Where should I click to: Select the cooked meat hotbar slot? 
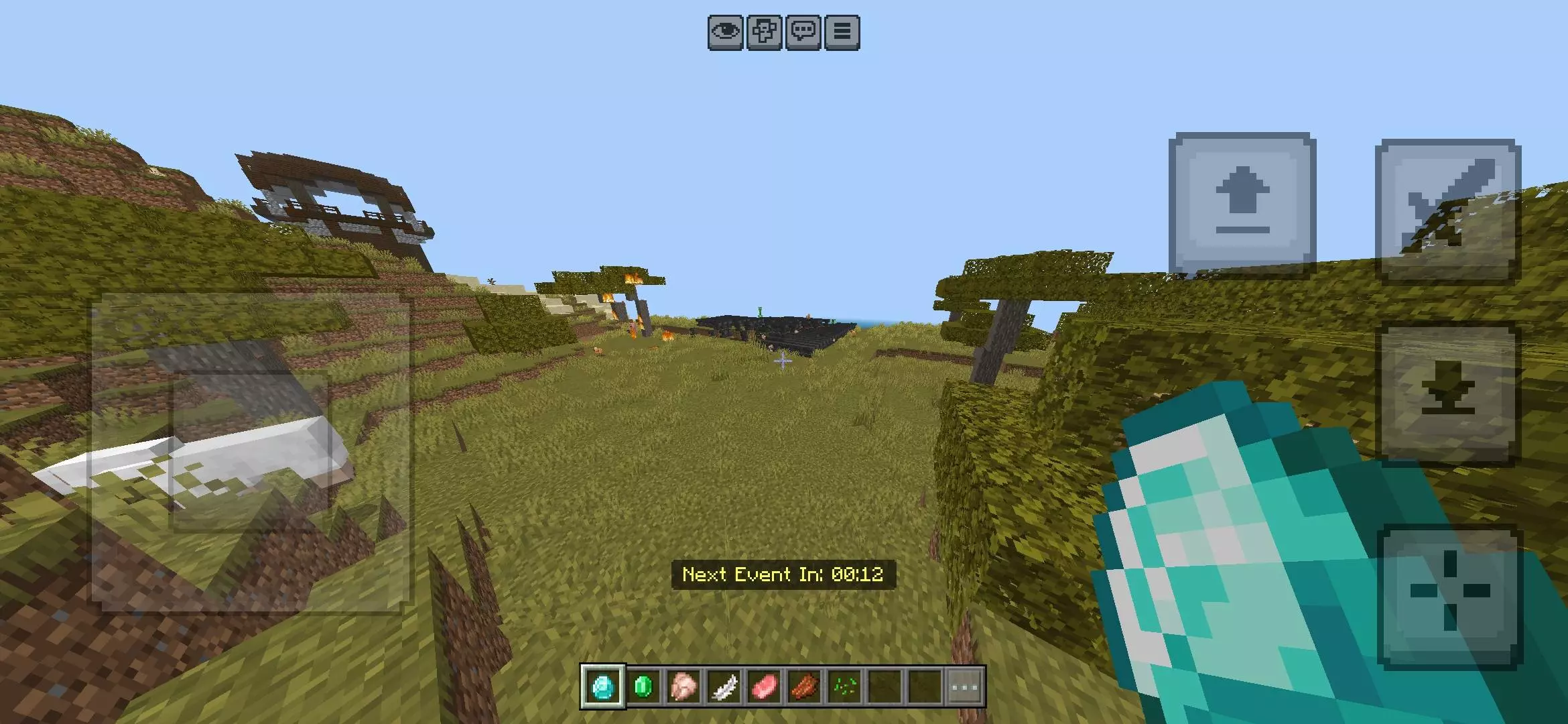tap(804, 686)
